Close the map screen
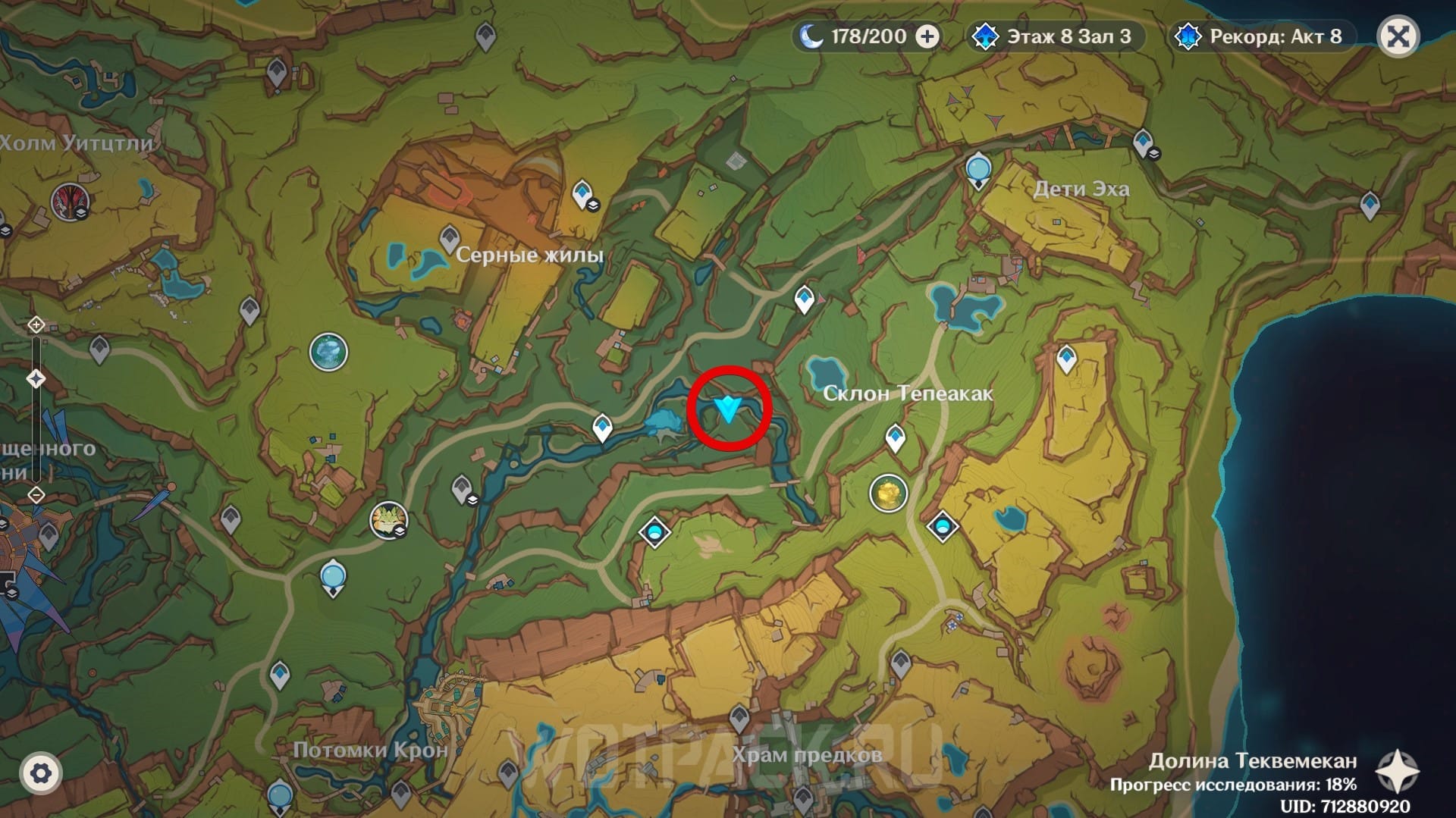The image size is (1456, 818). pyautogui.click(x=1398, y=36)
